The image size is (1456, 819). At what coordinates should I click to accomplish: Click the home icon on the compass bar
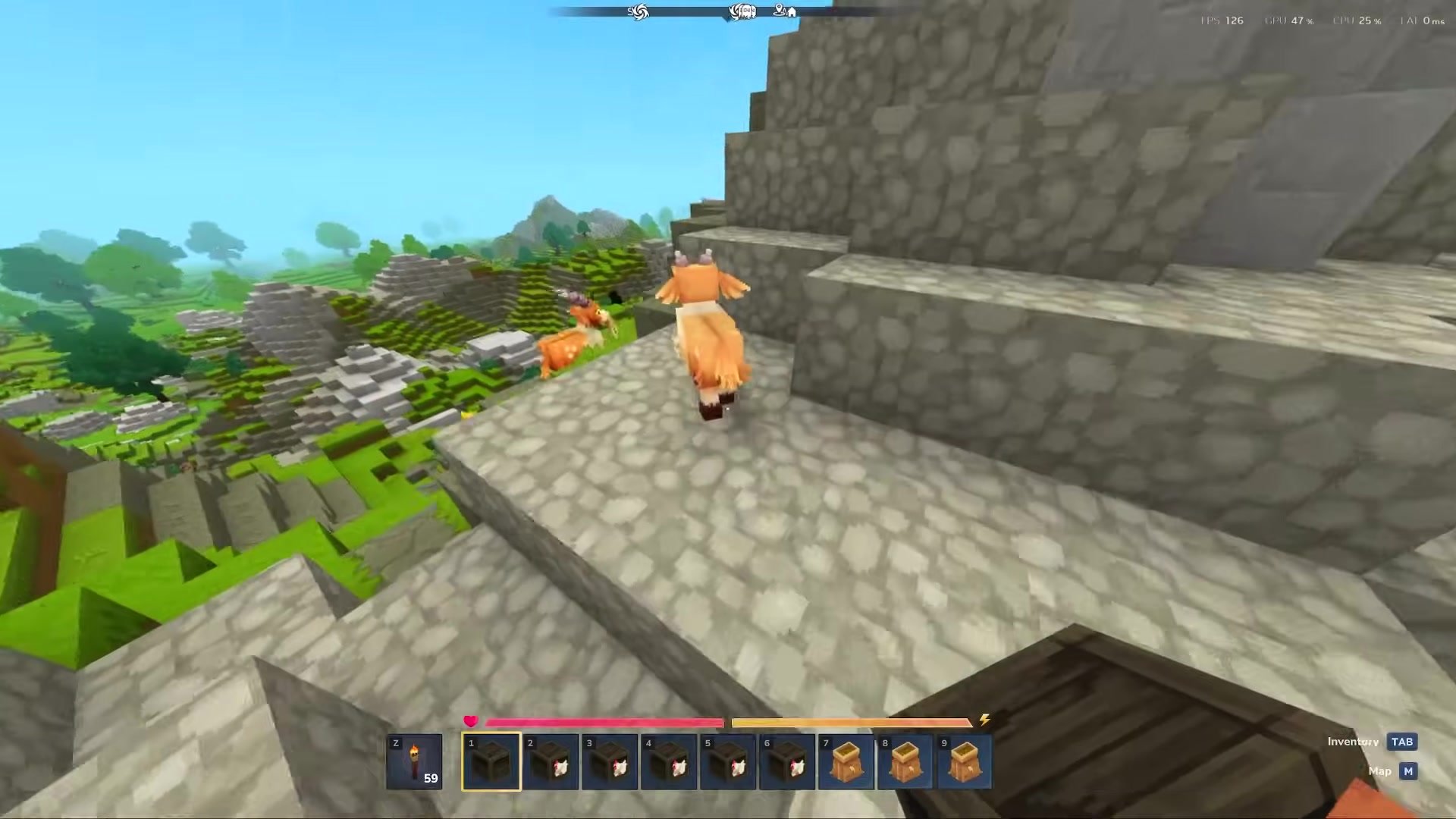point(792,11)
